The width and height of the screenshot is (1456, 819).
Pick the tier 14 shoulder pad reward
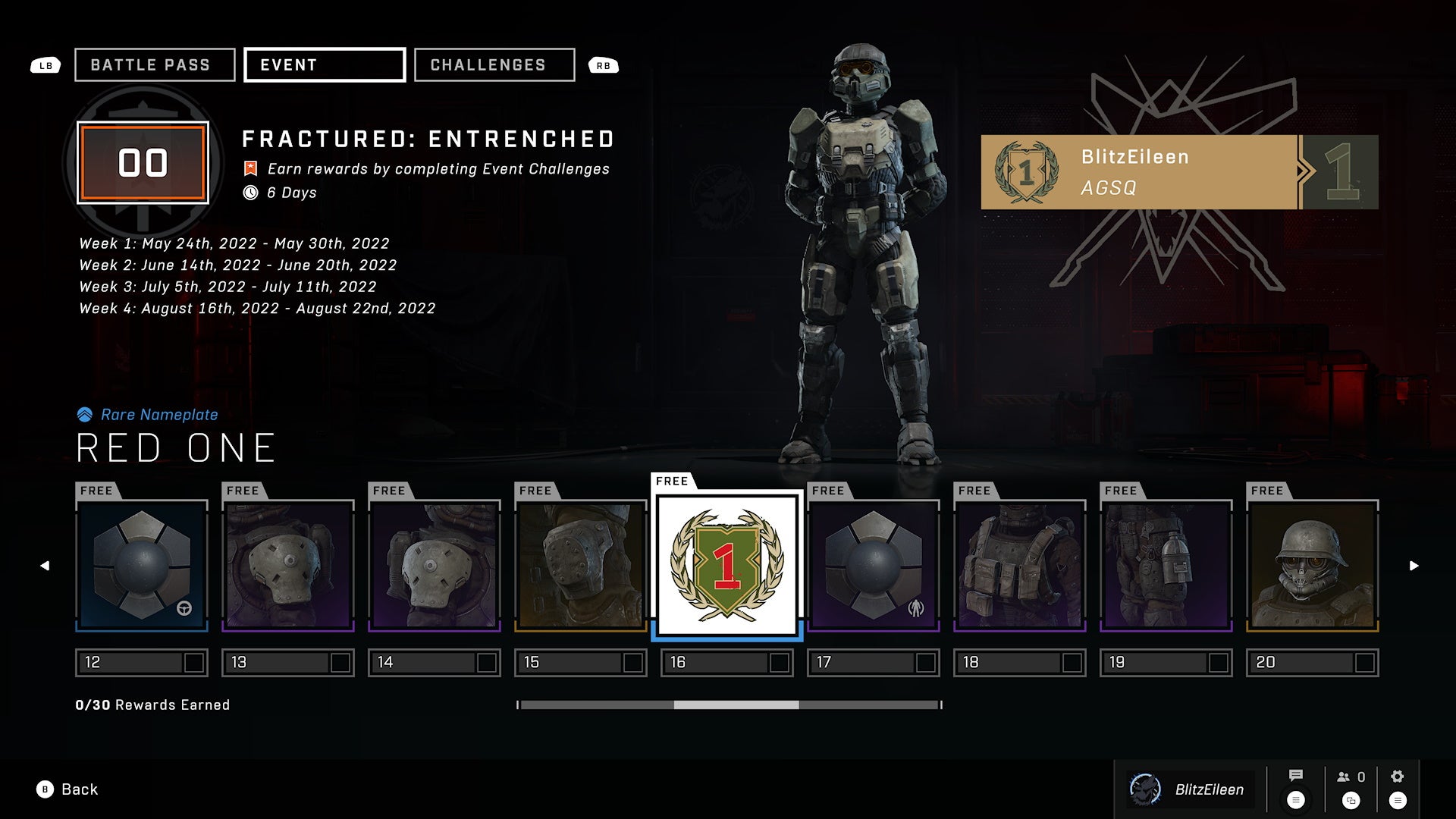pos(435,566)
